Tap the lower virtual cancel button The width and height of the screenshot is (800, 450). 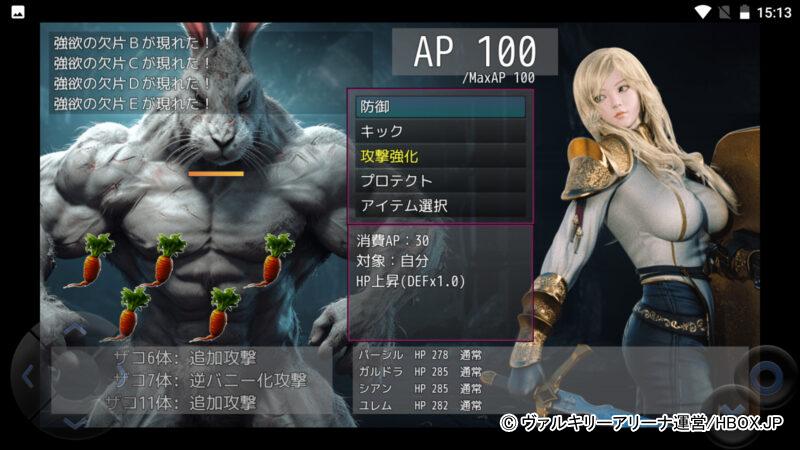click(x=730, y=412)
